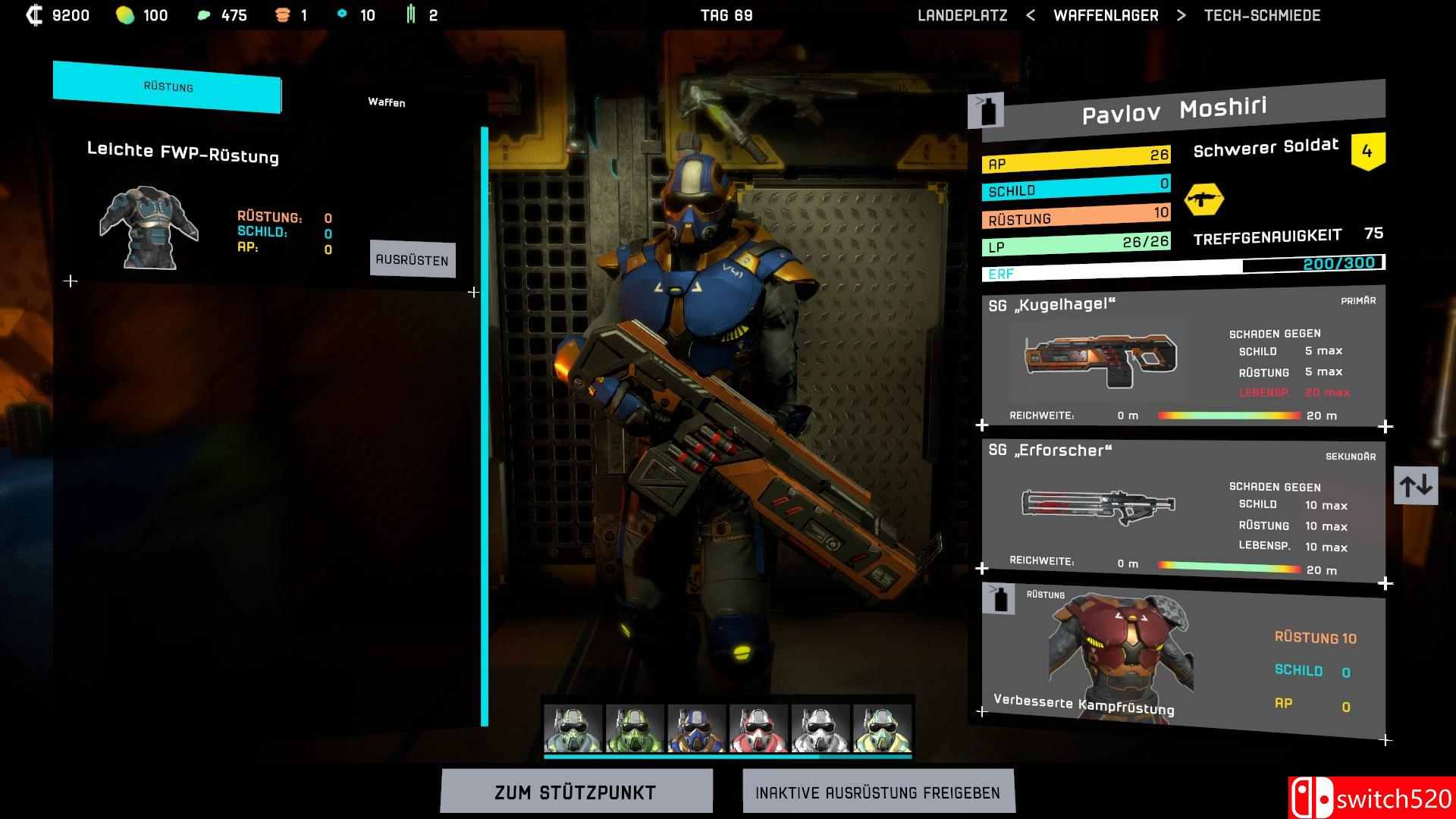This screenshot has height=819, width=1456.
Task: Click the right arrow beside Waffenlager
Action: coord(1181,15)
